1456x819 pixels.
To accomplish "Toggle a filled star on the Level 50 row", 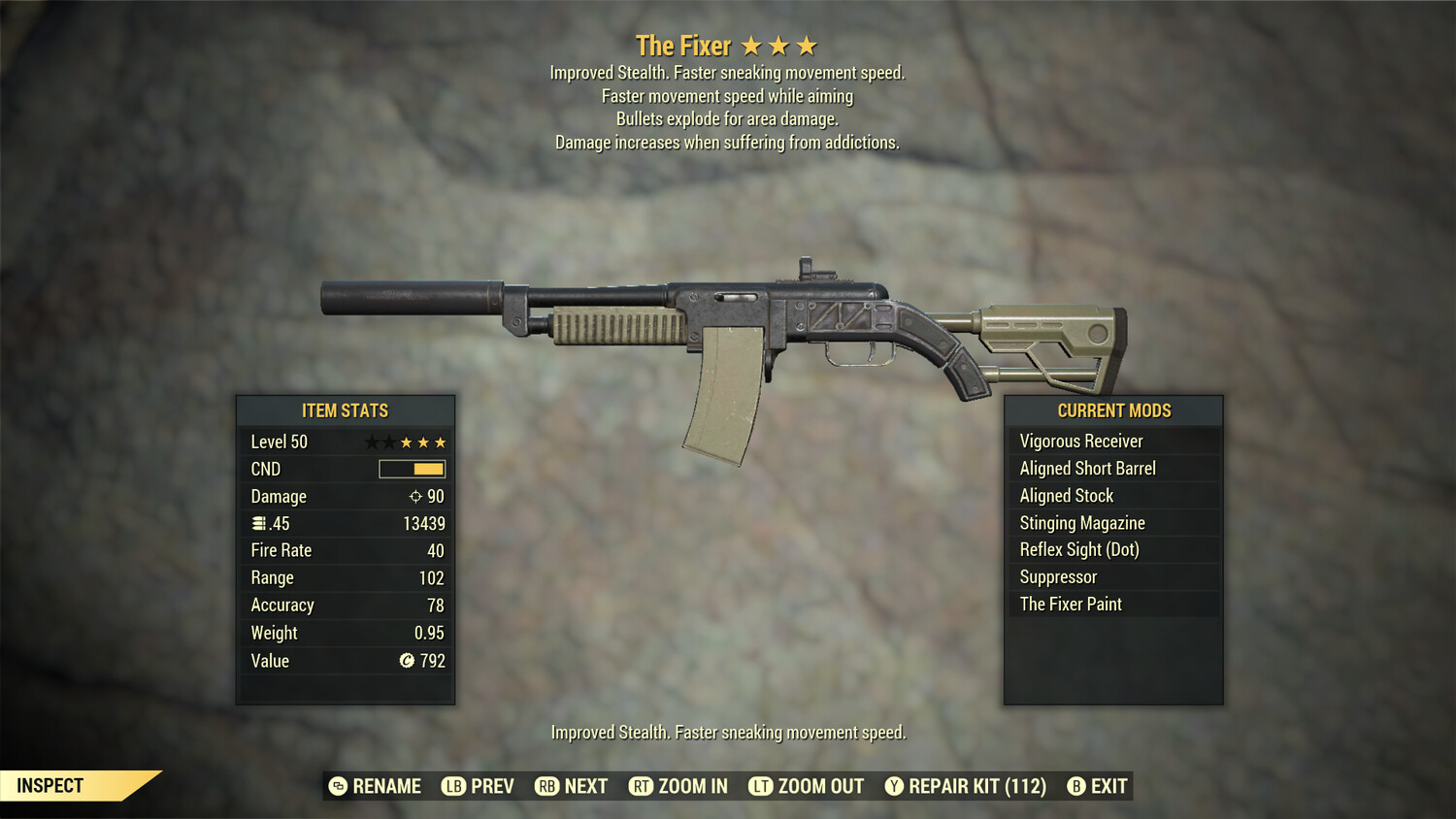I will pyautogui.click(x=409, y=441).
